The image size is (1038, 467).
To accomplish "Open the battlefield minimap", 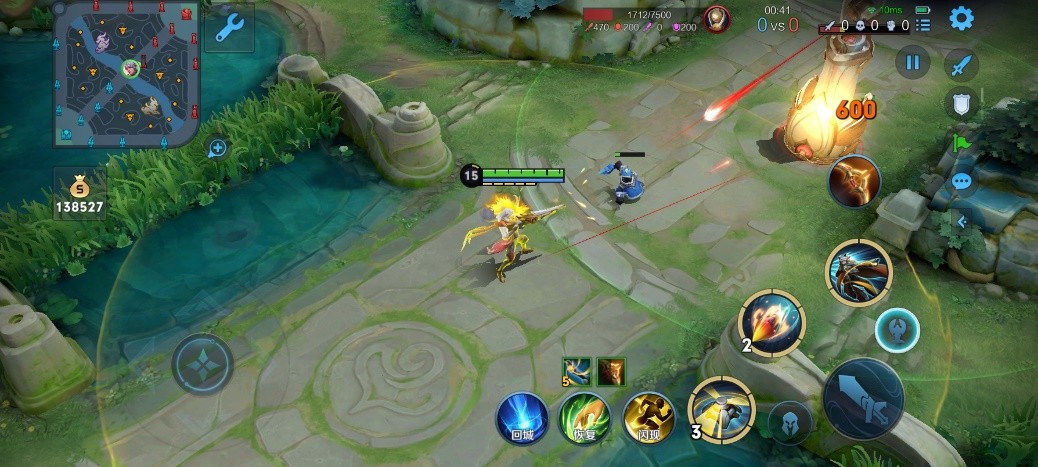I will 126,73.
